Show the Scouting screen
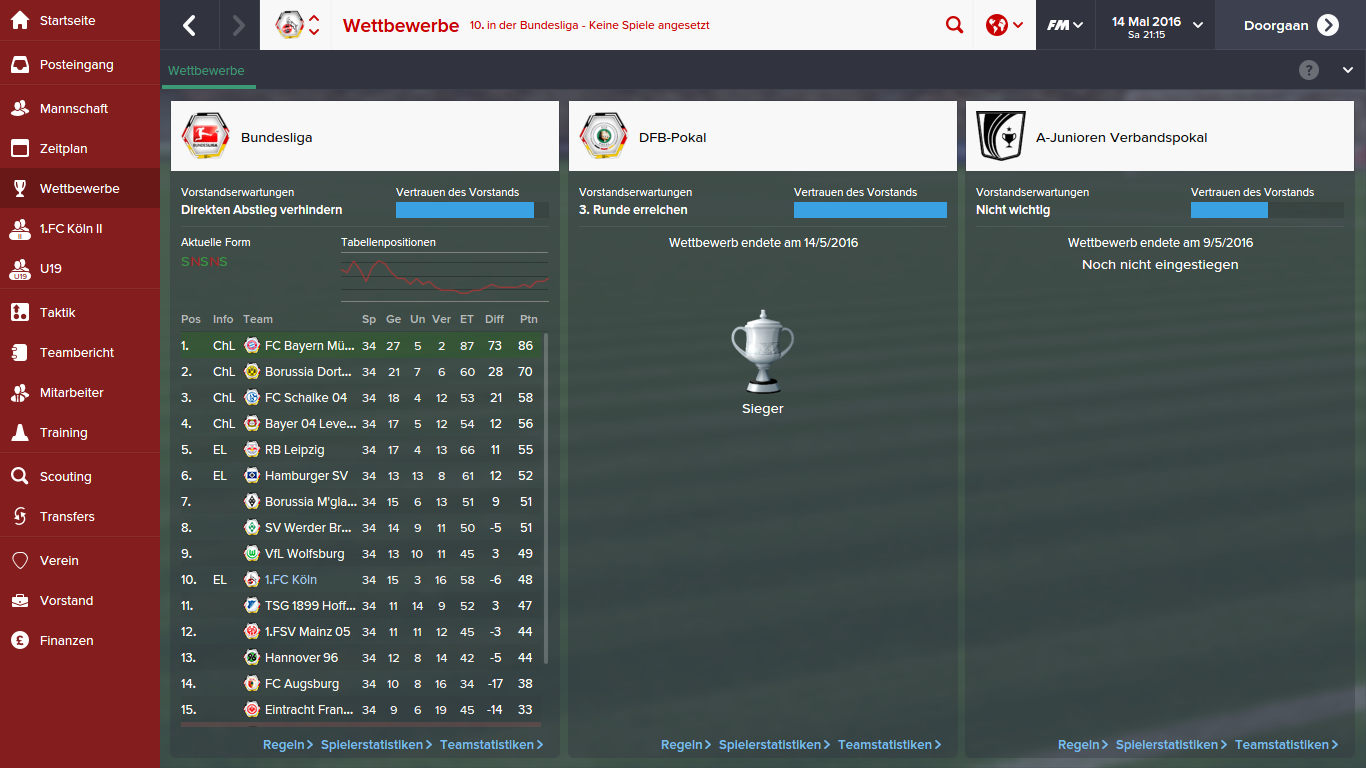Screen dimensions: 1366x768 click(65, 477)
